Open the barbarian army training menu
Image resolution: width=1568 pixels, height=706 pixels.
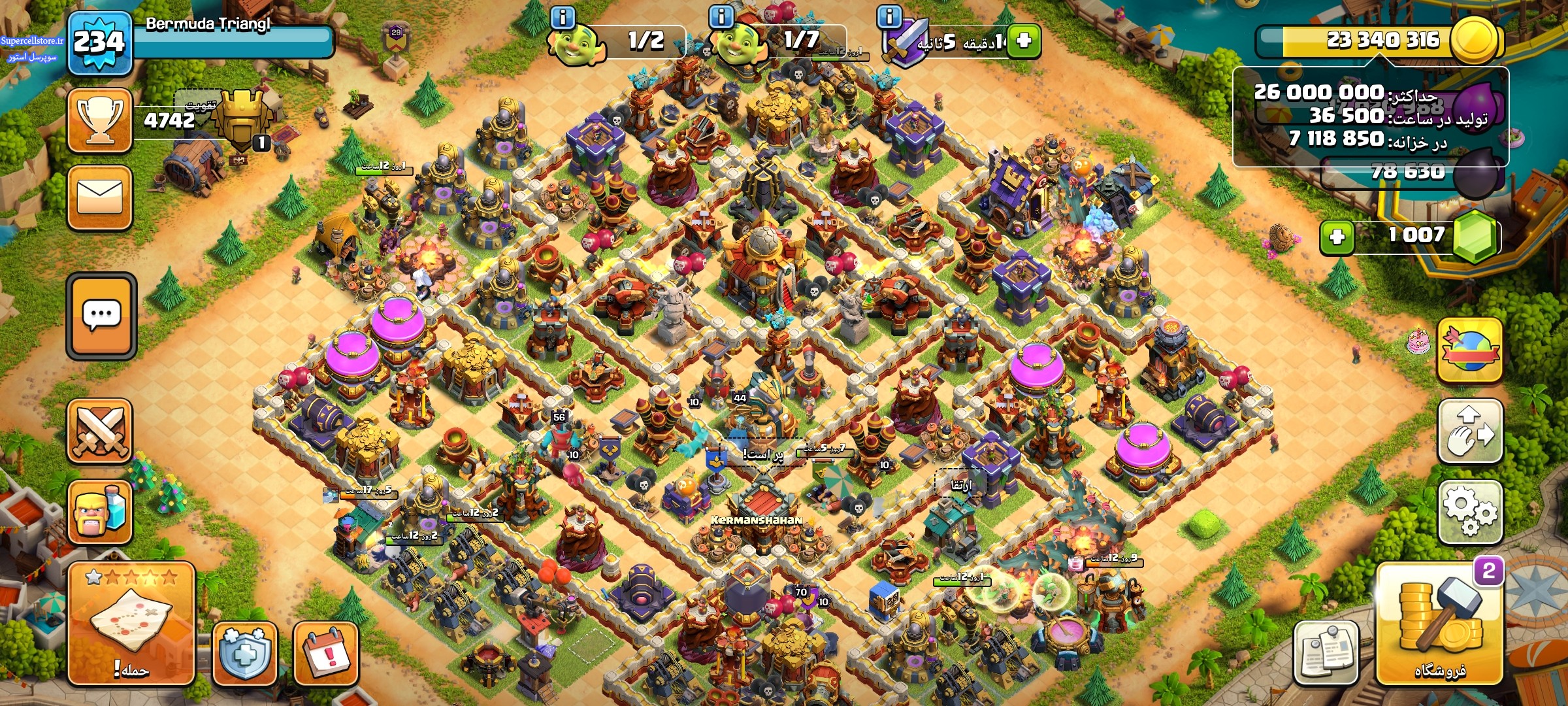click(x=100, y=513)
